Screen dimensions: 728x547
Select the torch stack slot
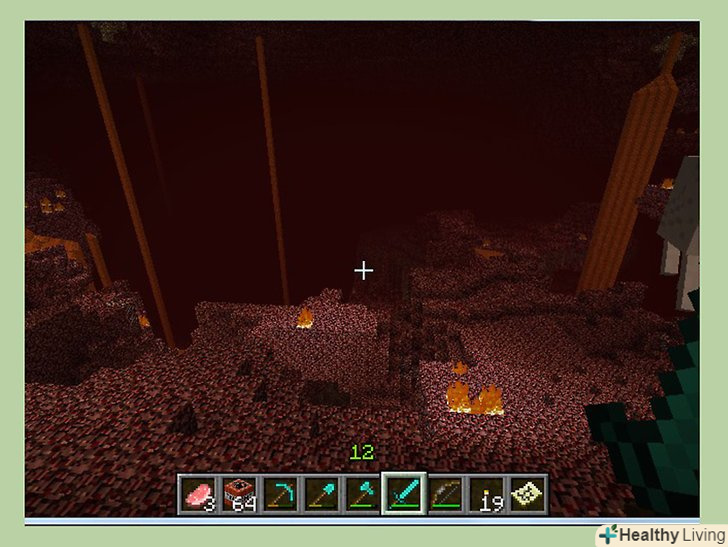485,493
